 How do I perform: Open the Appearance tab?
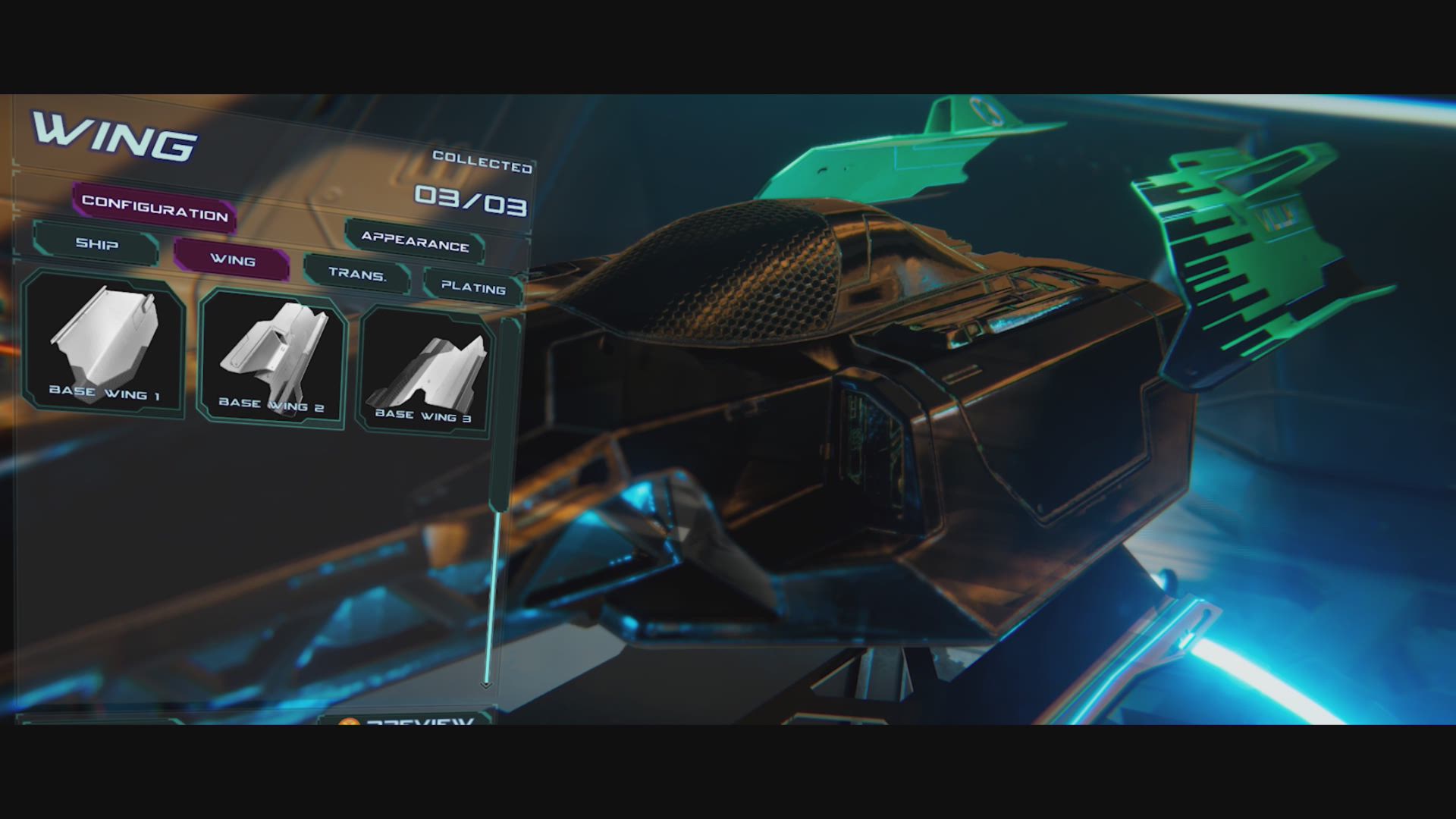[x=415, y=241]
